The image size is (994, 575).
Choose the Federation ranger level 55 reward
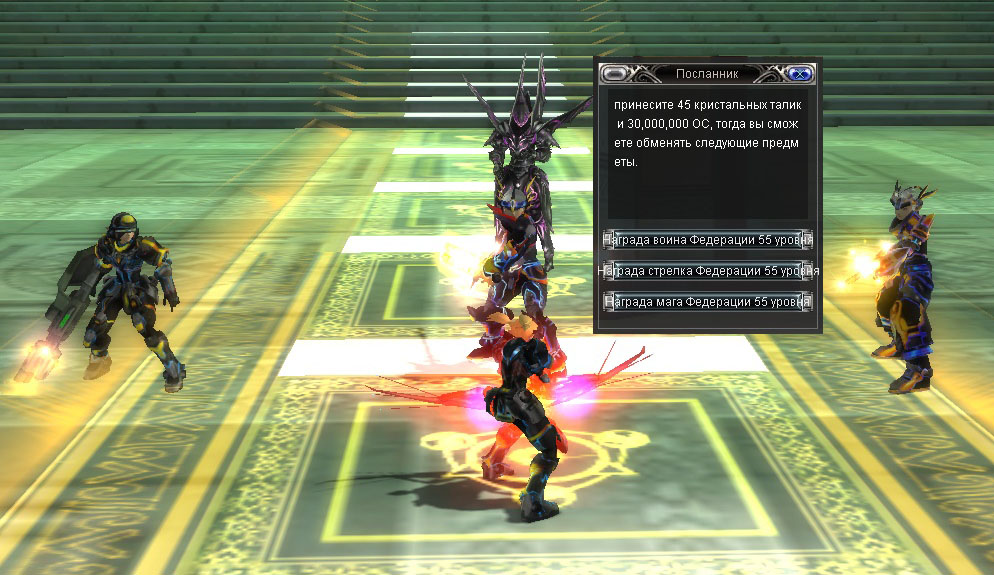click(708, 271)
